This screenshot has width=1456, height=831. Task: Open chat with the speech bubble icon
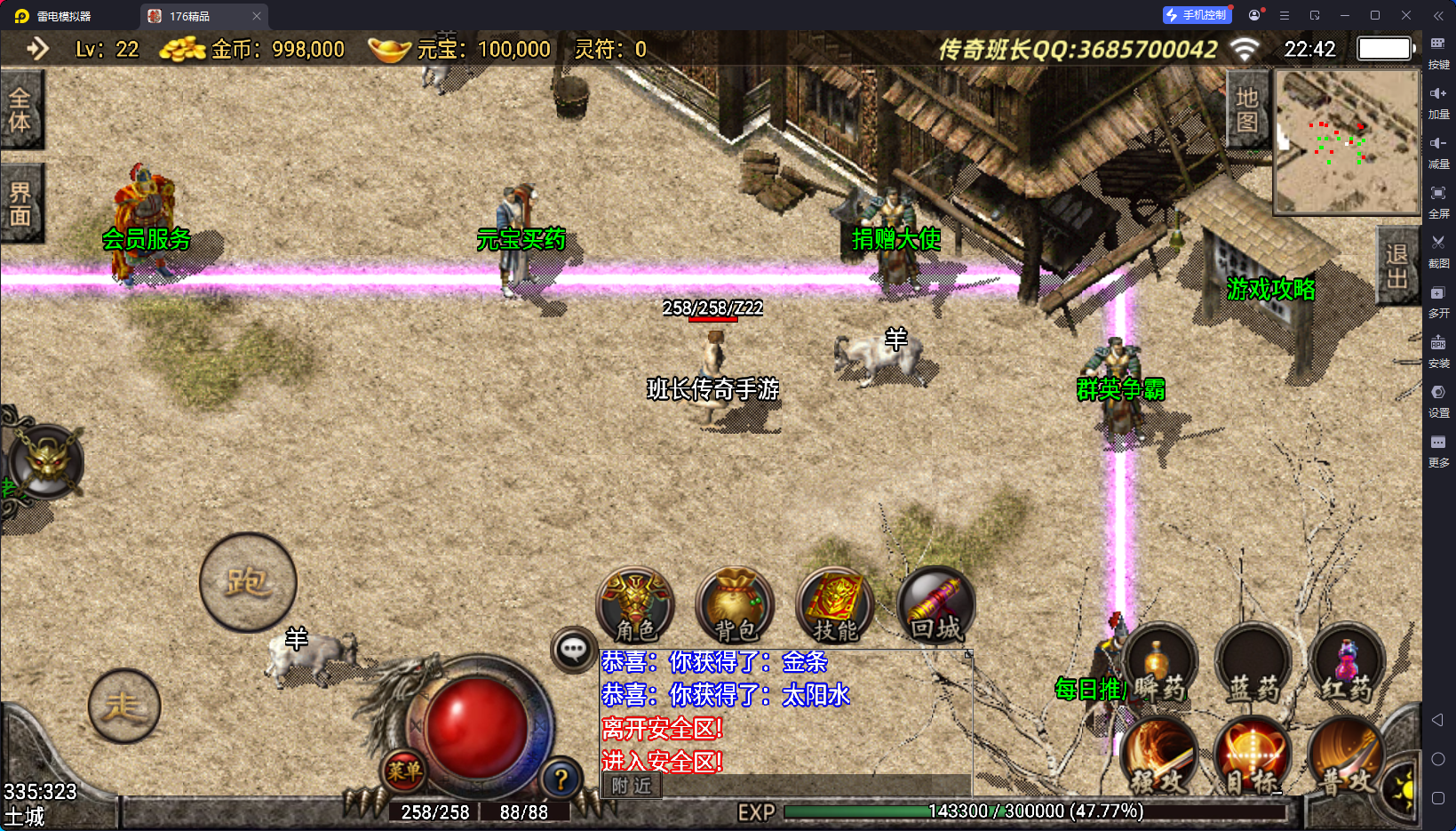(x=573, y=650)
